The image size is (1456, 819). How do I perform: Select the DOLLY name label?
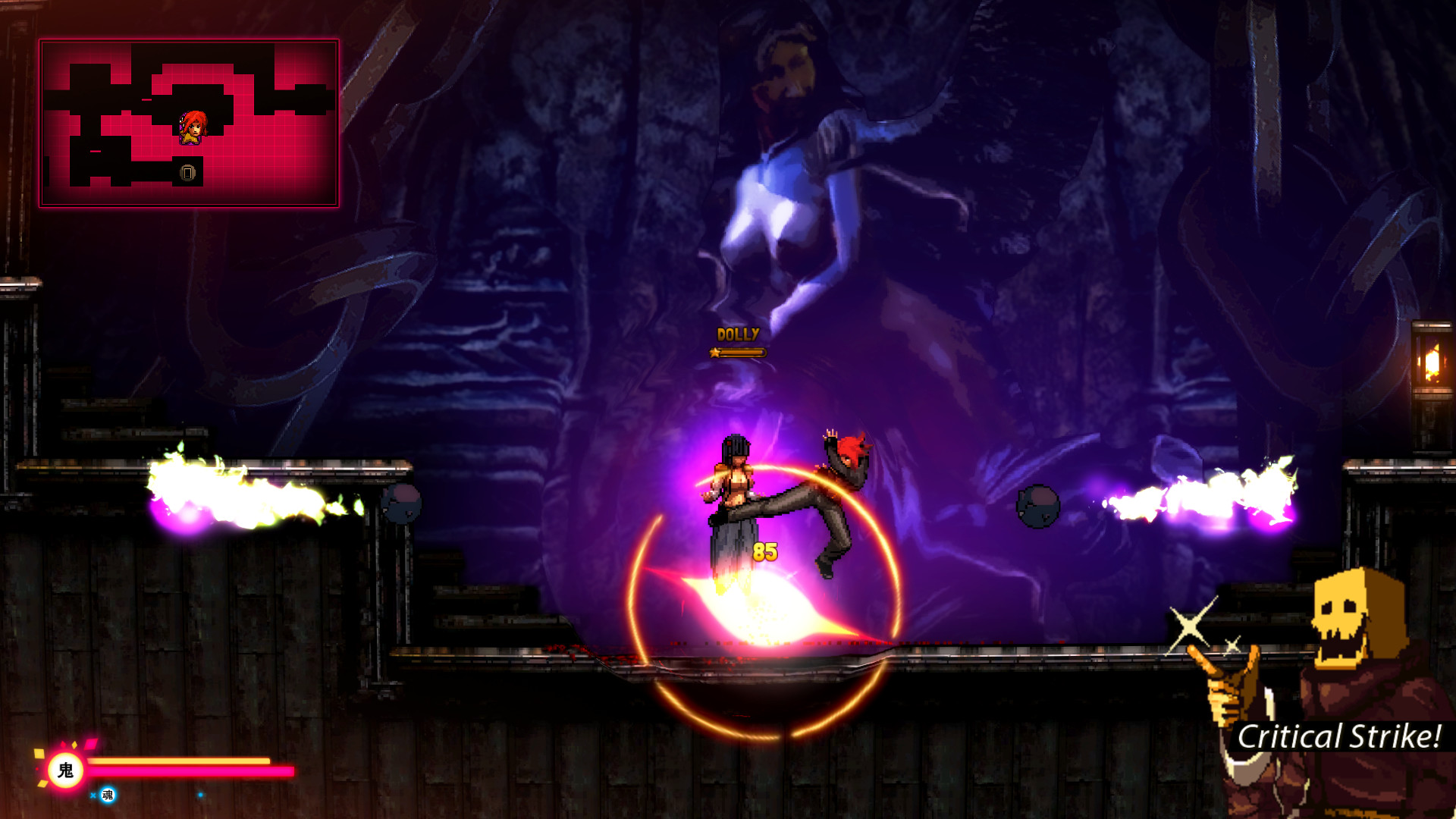tap(737, 332)
